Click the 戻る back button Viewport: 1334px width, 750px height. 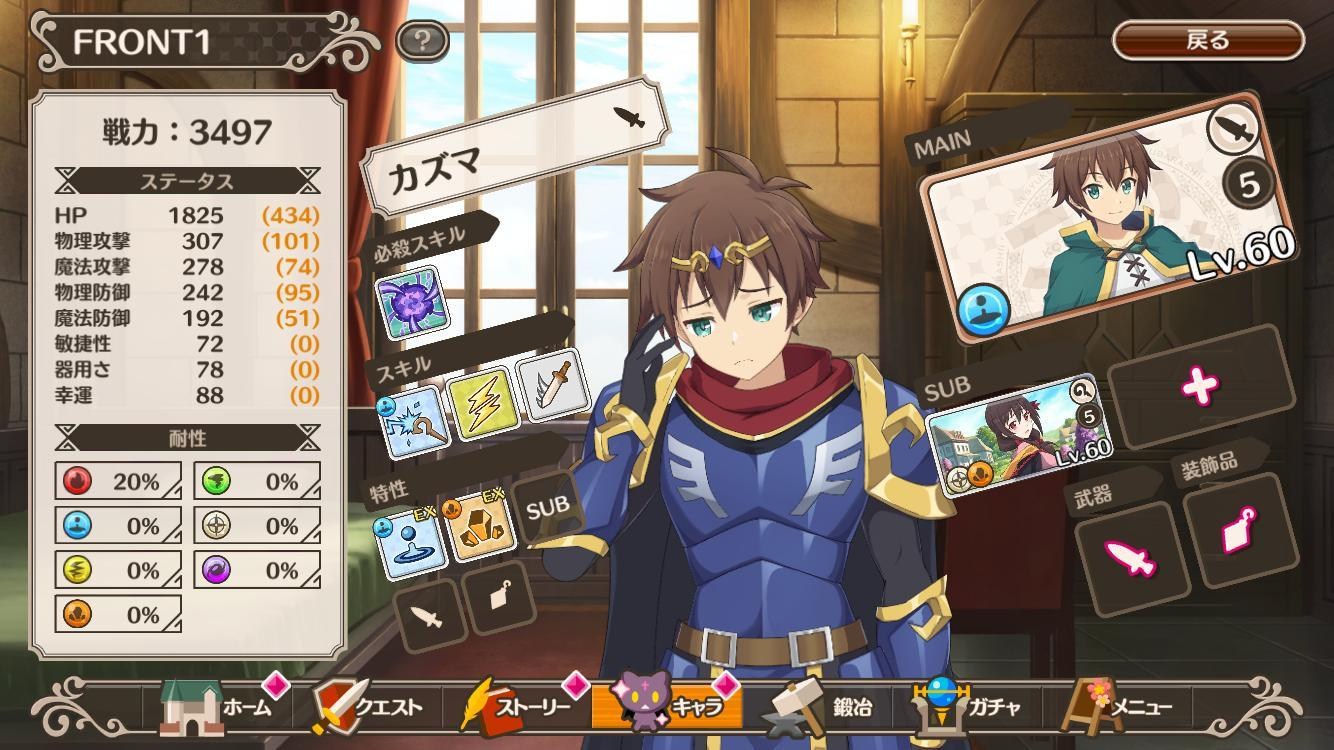(x=1207, y=41)
